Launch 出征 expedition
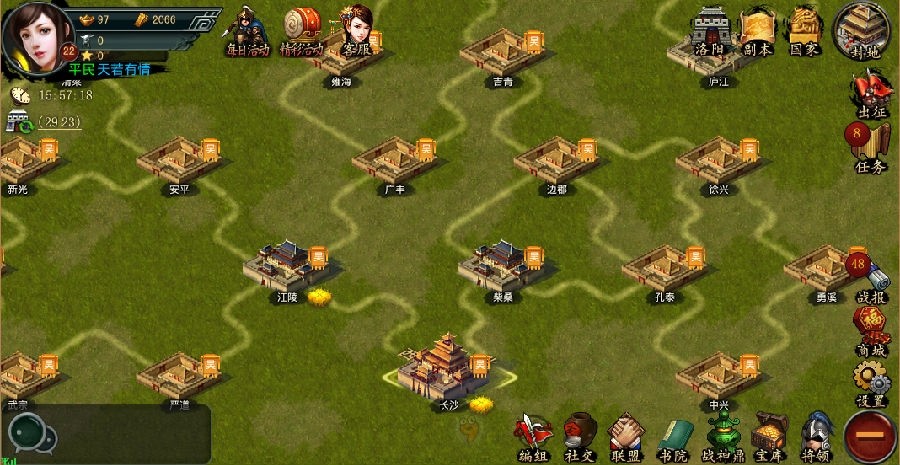 point(871,94)
